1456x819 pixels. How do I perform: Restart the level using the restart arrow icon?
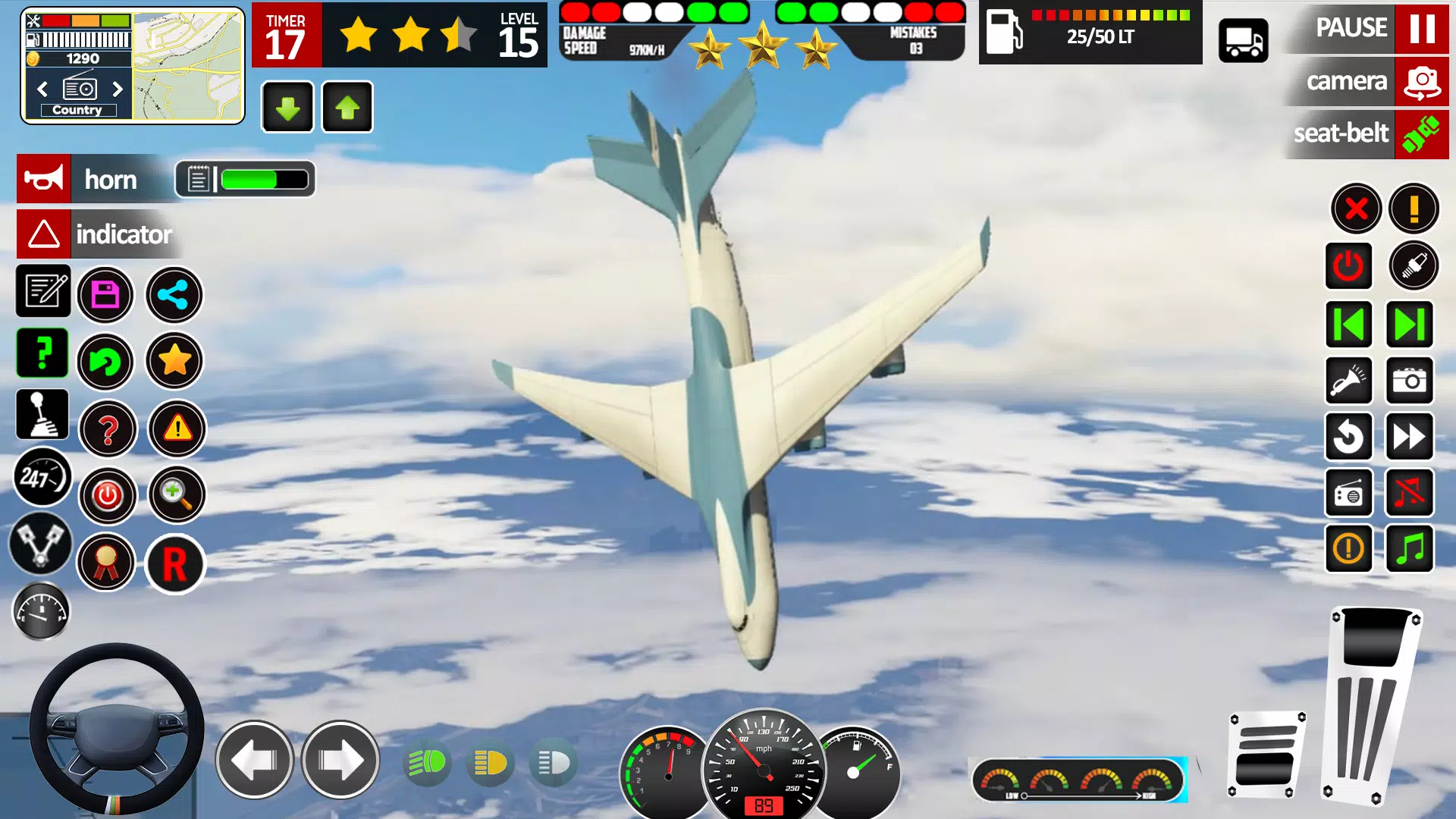[x=108, y=362]
